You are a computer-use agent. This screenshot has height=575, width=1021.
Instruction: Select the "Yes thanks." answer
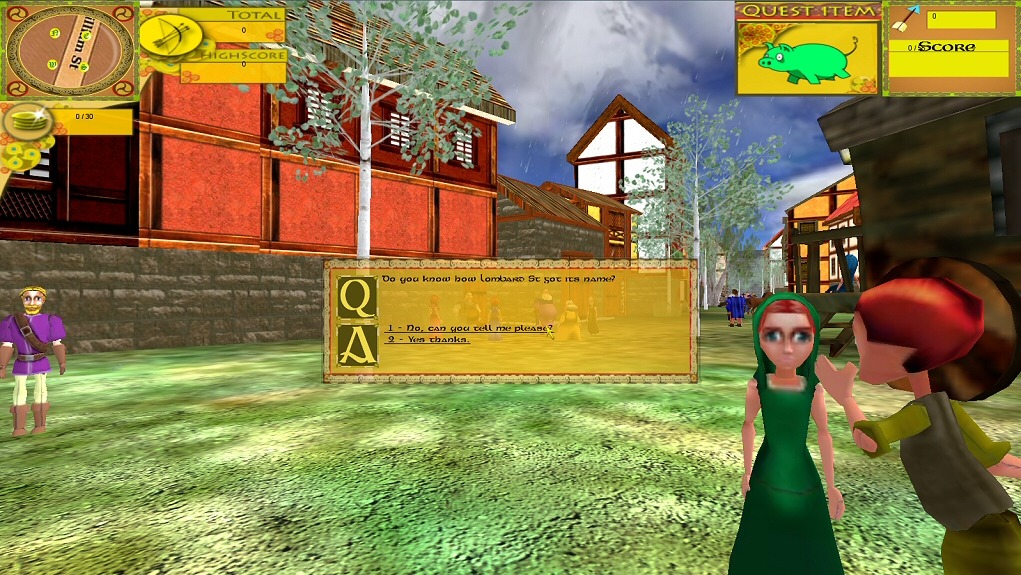[x=428, y=339]
